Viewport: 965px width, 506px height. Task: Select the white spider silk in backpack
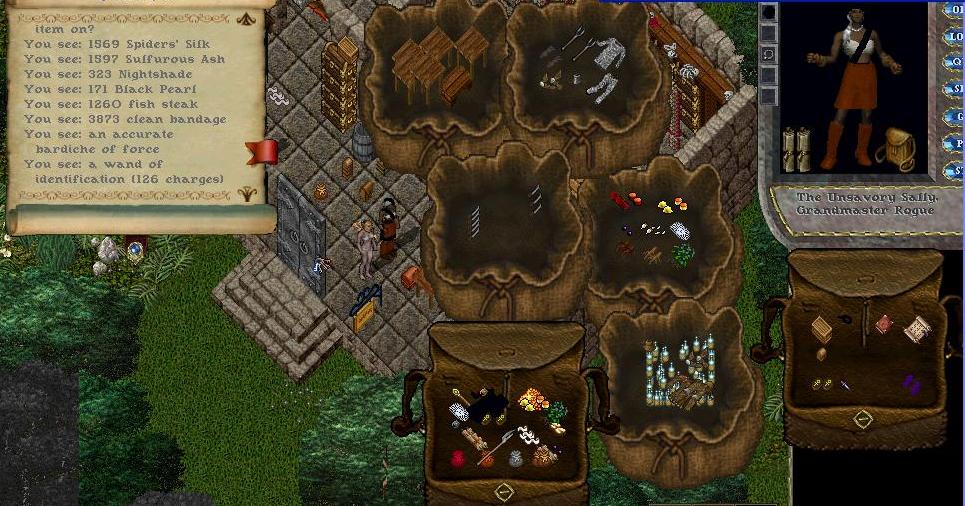click(459, 412)
